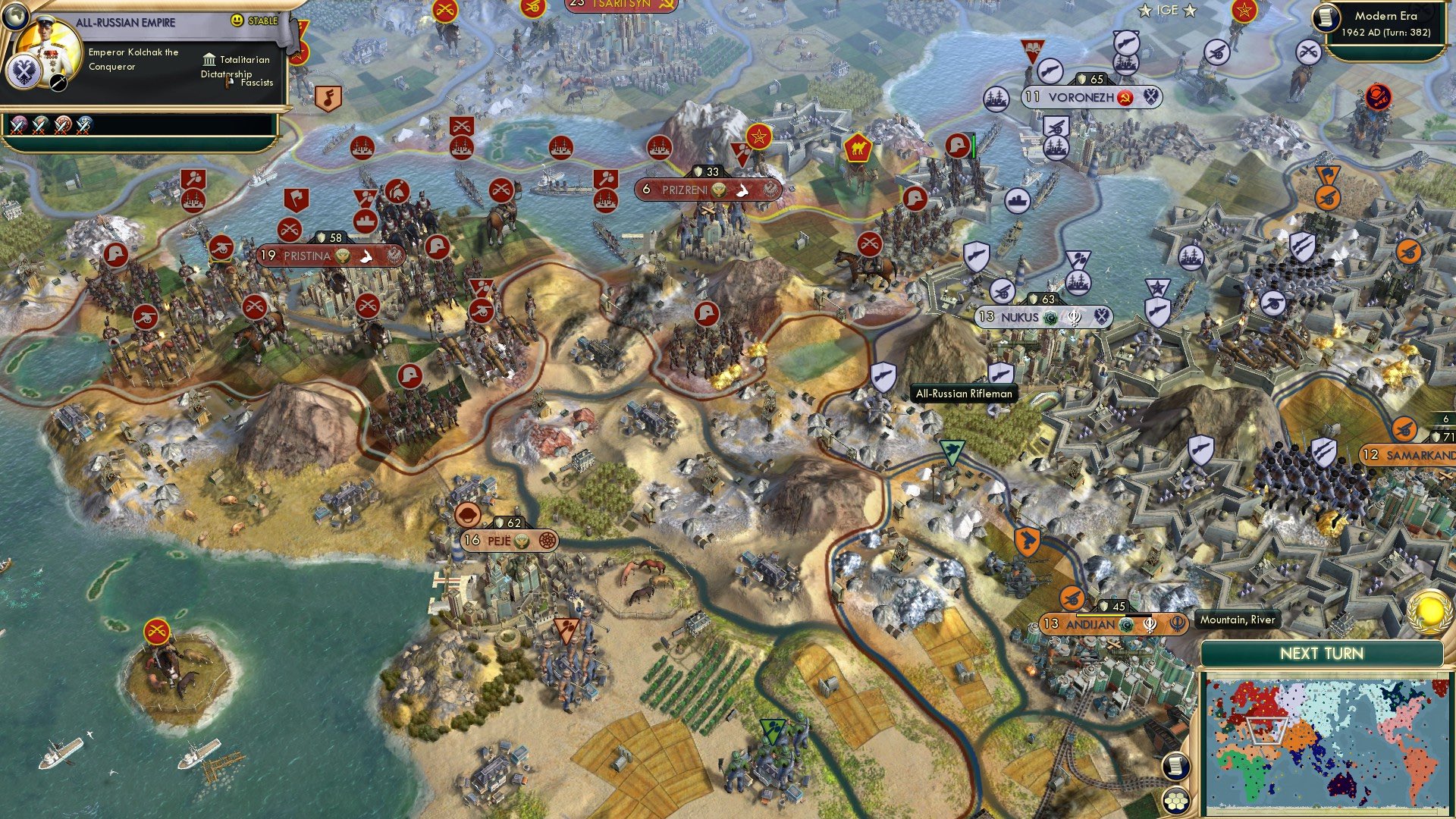Select the Samarkand city banner
The height and width of the screenshot is (819, 1456).
coord(1409,455)
